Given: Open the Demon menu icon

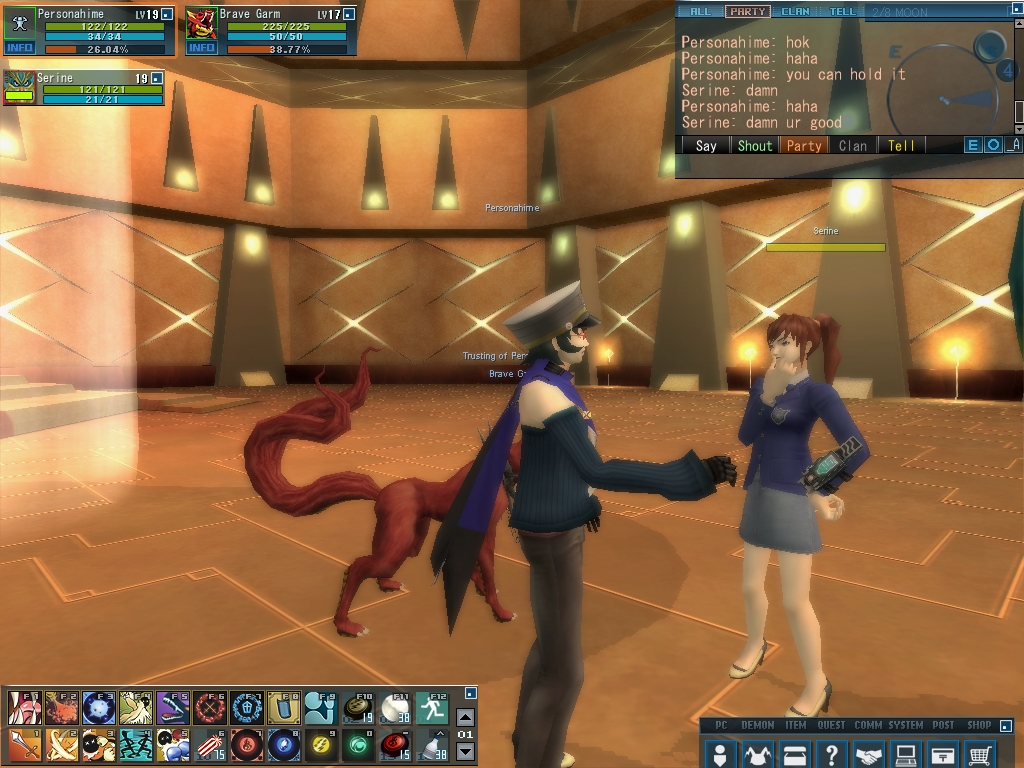Looking at the screenshot, I should point(757,753).
